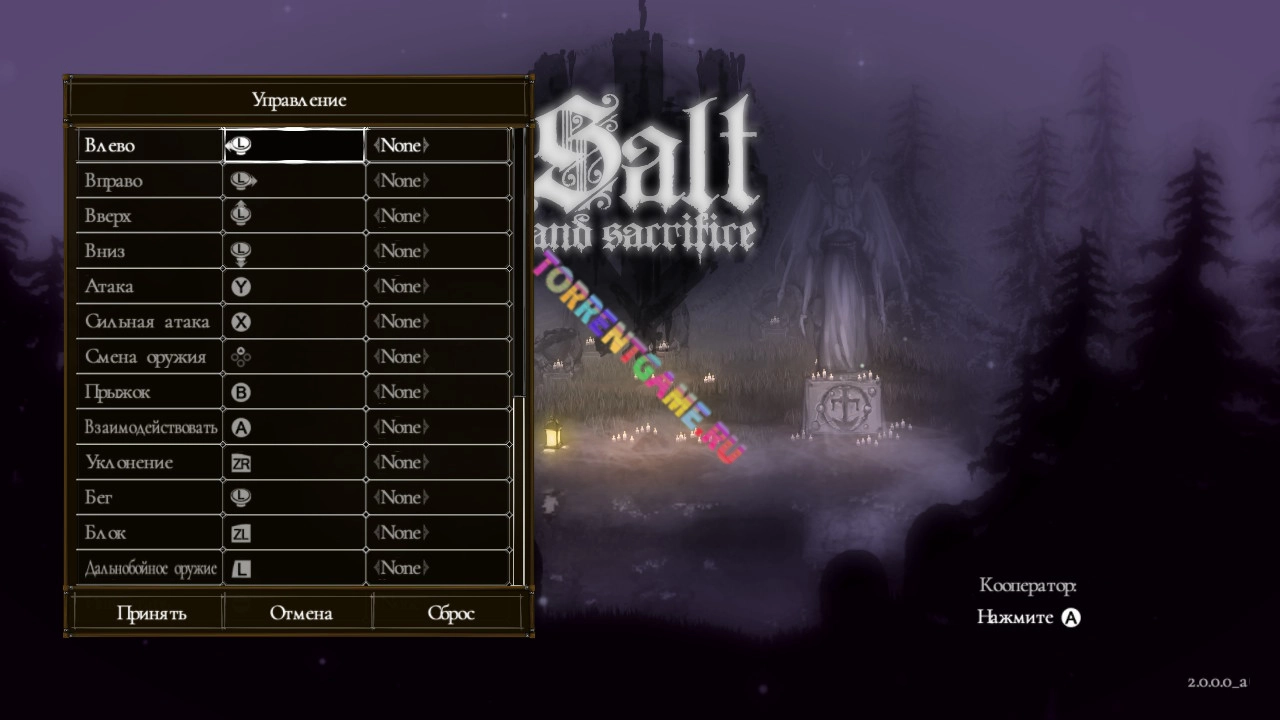Change the secondary None binding for Атака

coord(438,286)
